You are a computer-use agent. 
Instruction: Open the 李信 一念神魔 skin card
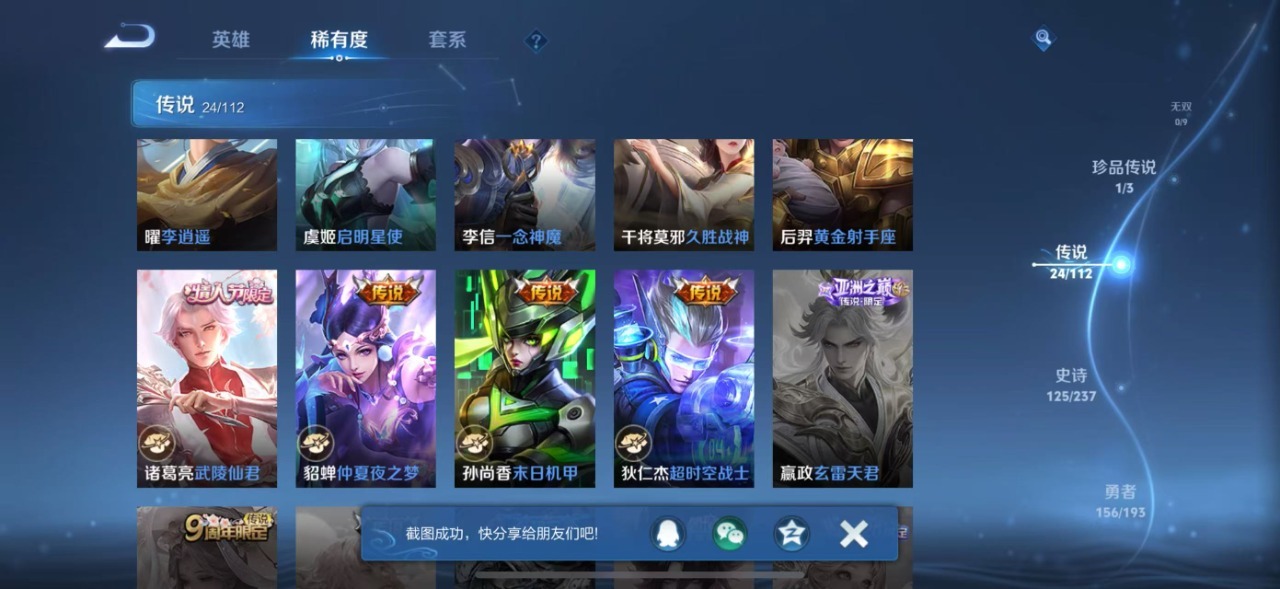pos(524,194)
